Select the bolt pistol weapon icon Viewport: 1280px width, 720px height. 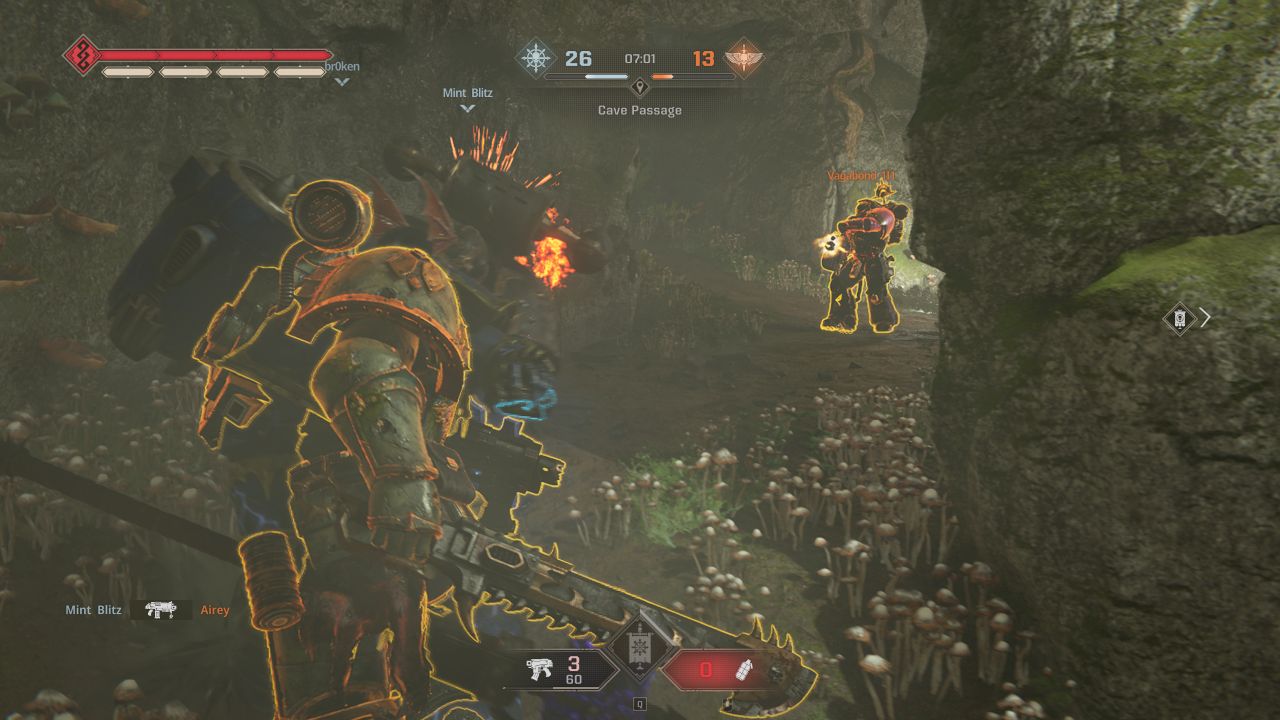click(x=543, y=670)
